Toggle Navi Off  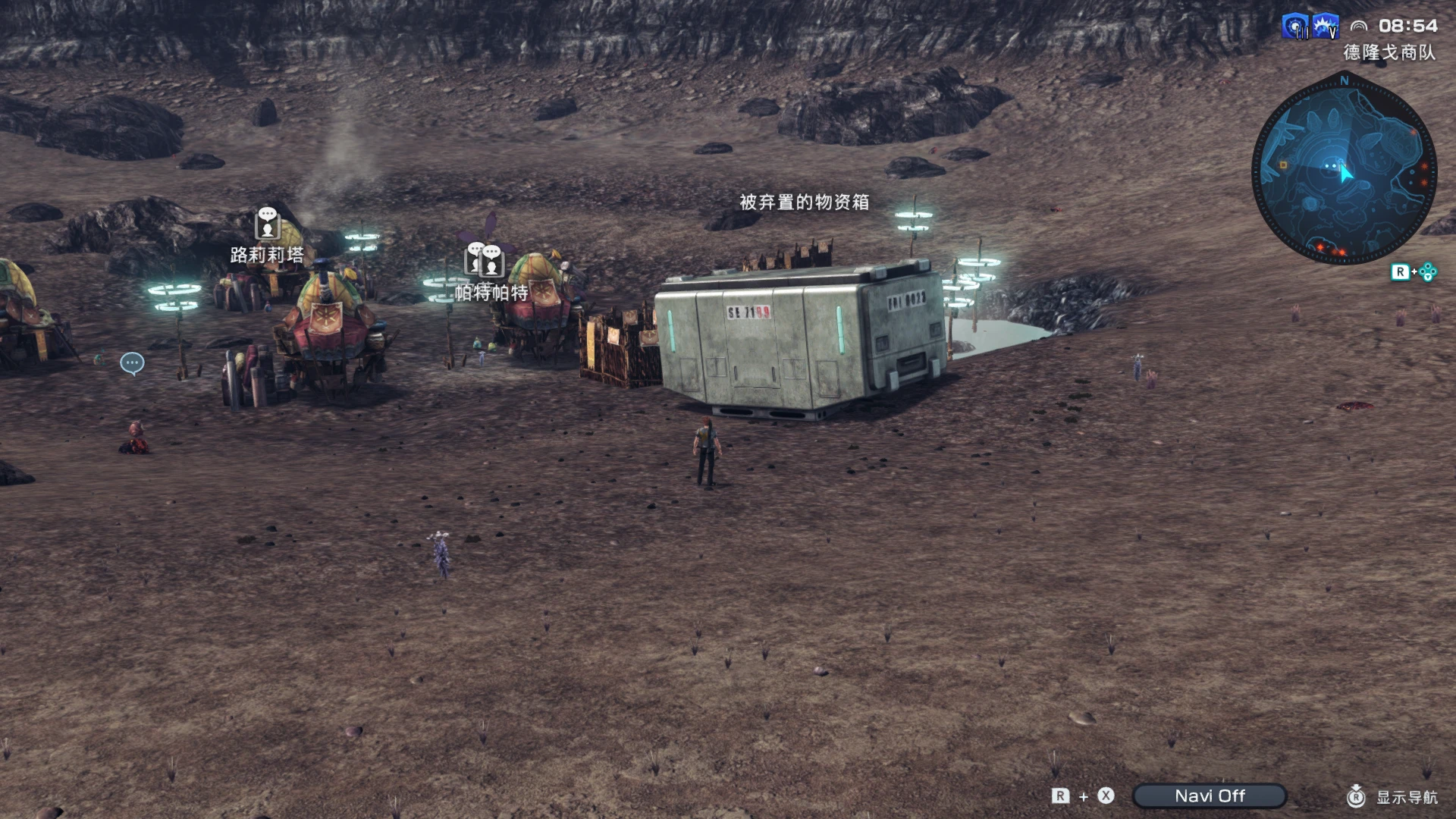1210,795
